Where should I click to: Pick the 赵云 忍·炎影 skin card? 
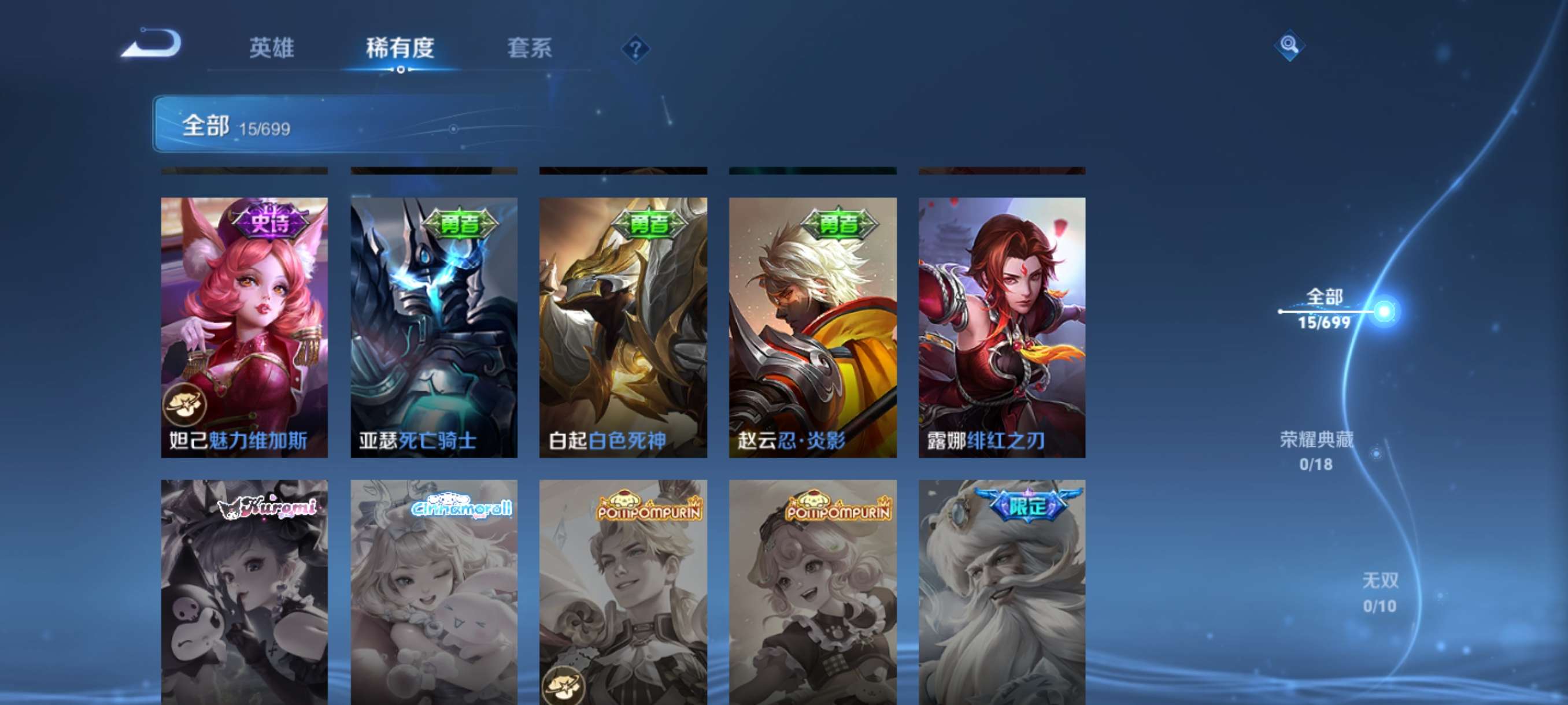tap(812, 326)
